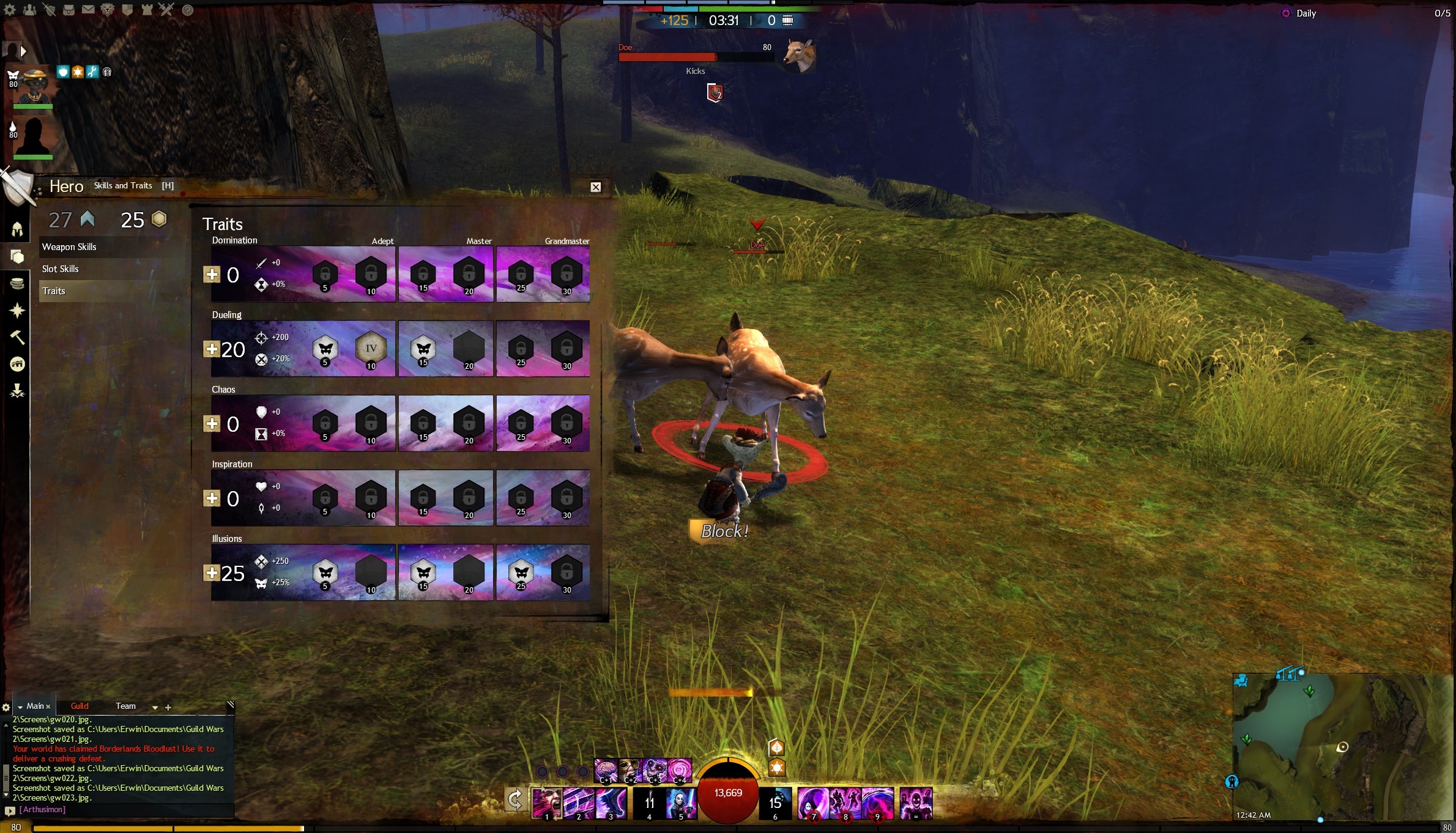Put a point into Inspiration
The width and height of the screenshot is (1456, 833).
pyautogui.click(x=212, y=498)
